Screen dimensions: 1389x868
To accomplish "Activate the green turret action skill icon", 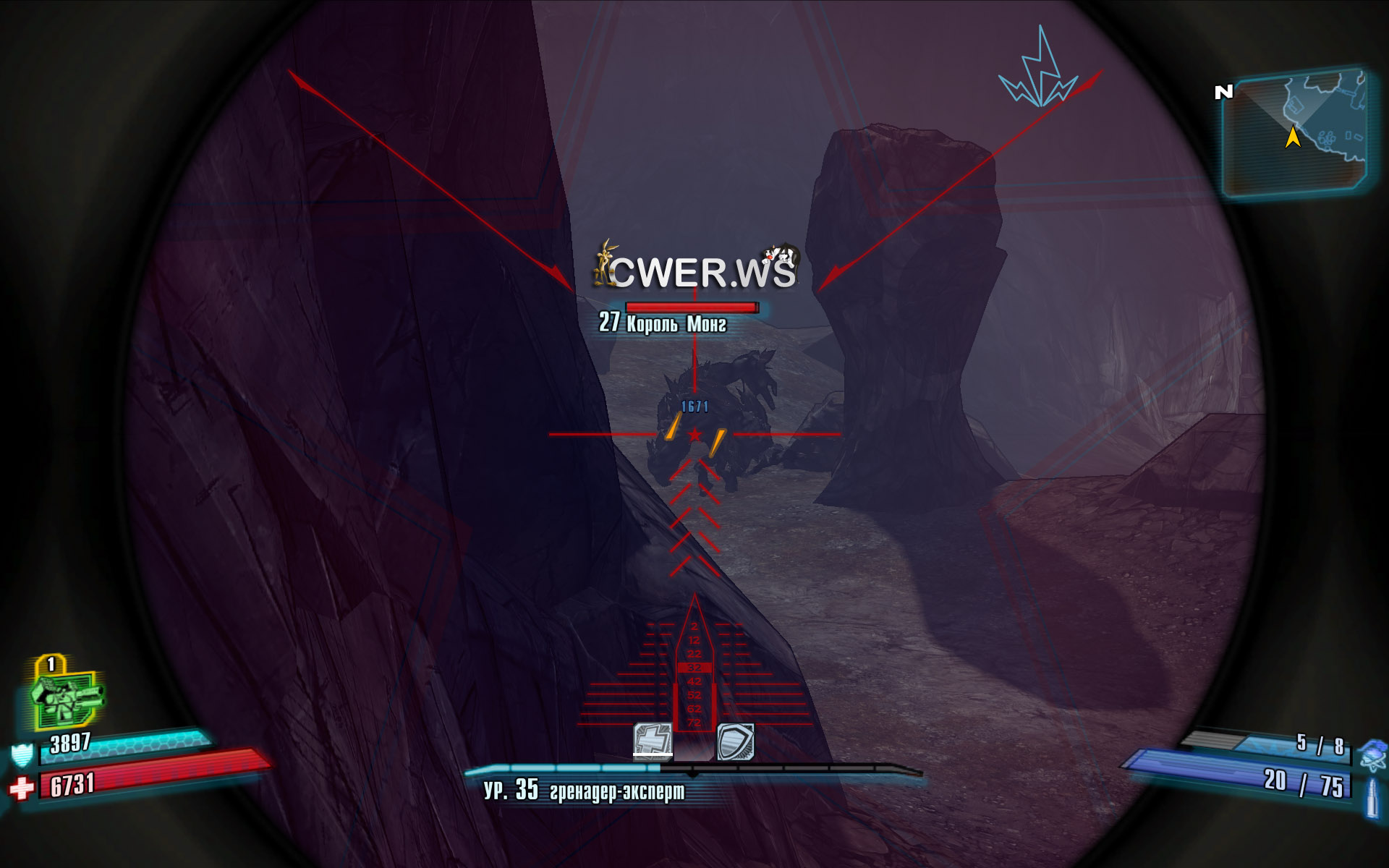I will point(67,695).
